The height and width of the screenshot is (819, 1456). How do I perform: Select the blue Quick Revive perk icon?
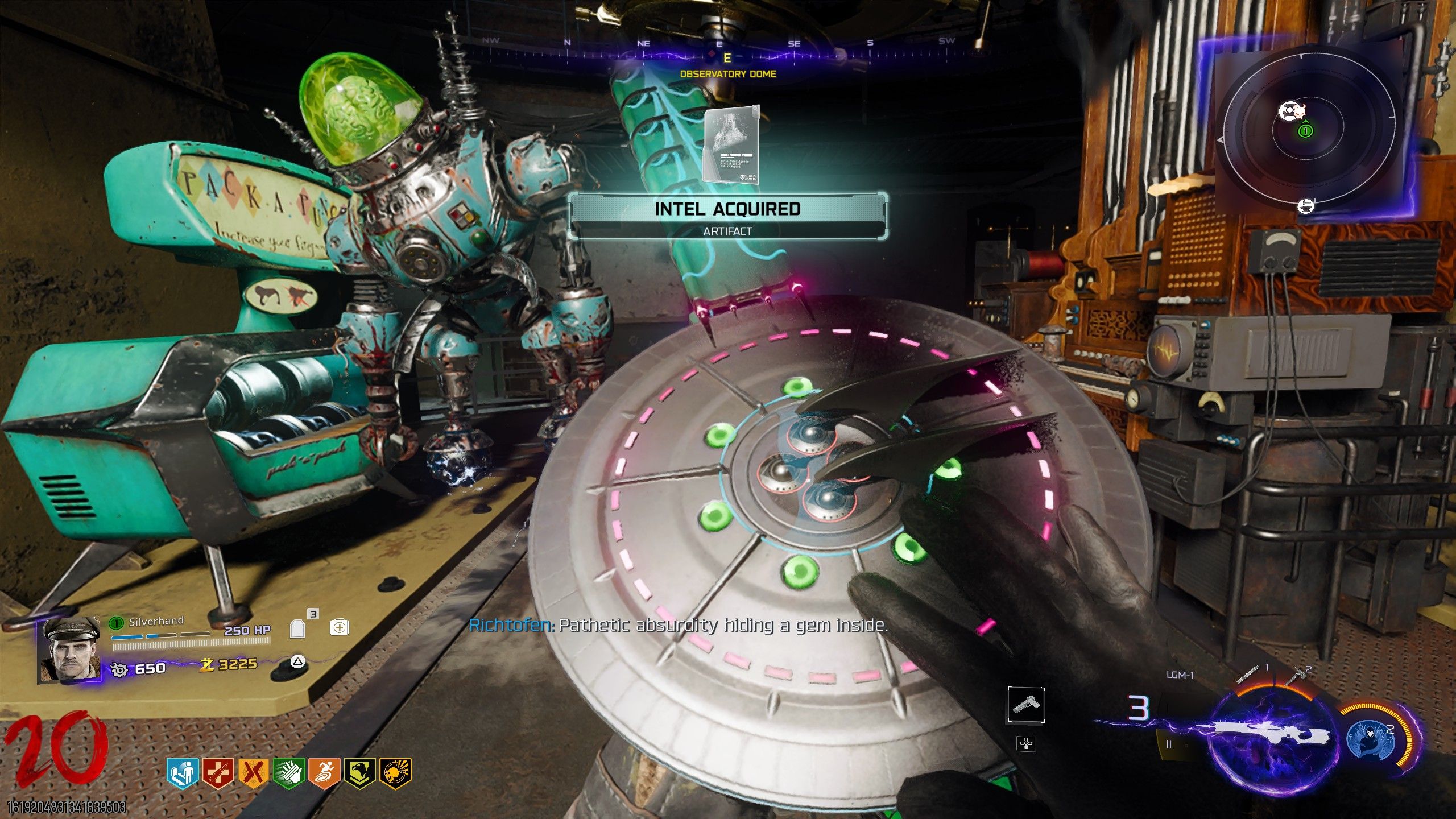pyautogui.click(x=183, y=773)
